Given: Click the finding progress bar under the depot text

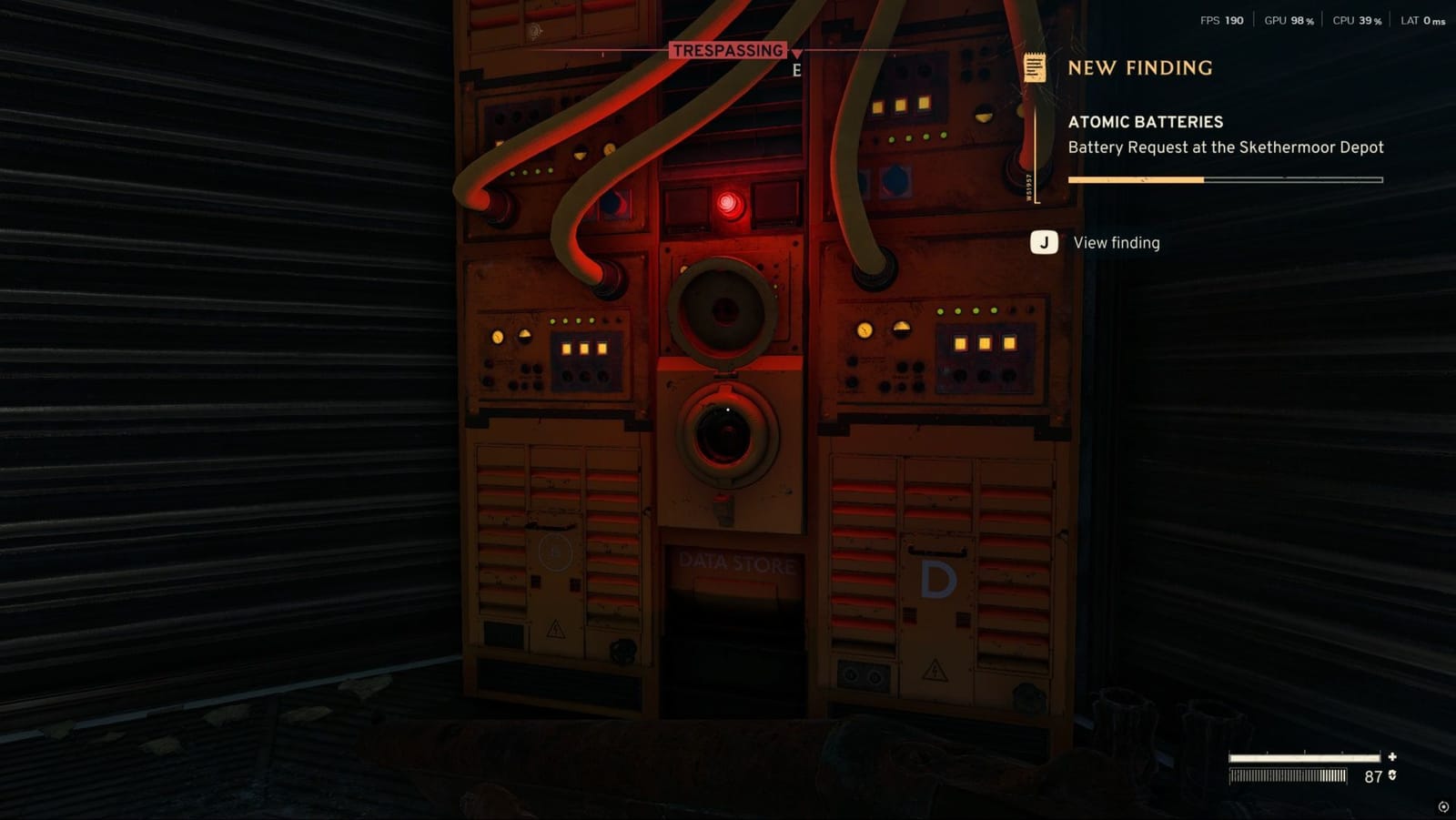Looking at the screenshot, I should 1224,180.
